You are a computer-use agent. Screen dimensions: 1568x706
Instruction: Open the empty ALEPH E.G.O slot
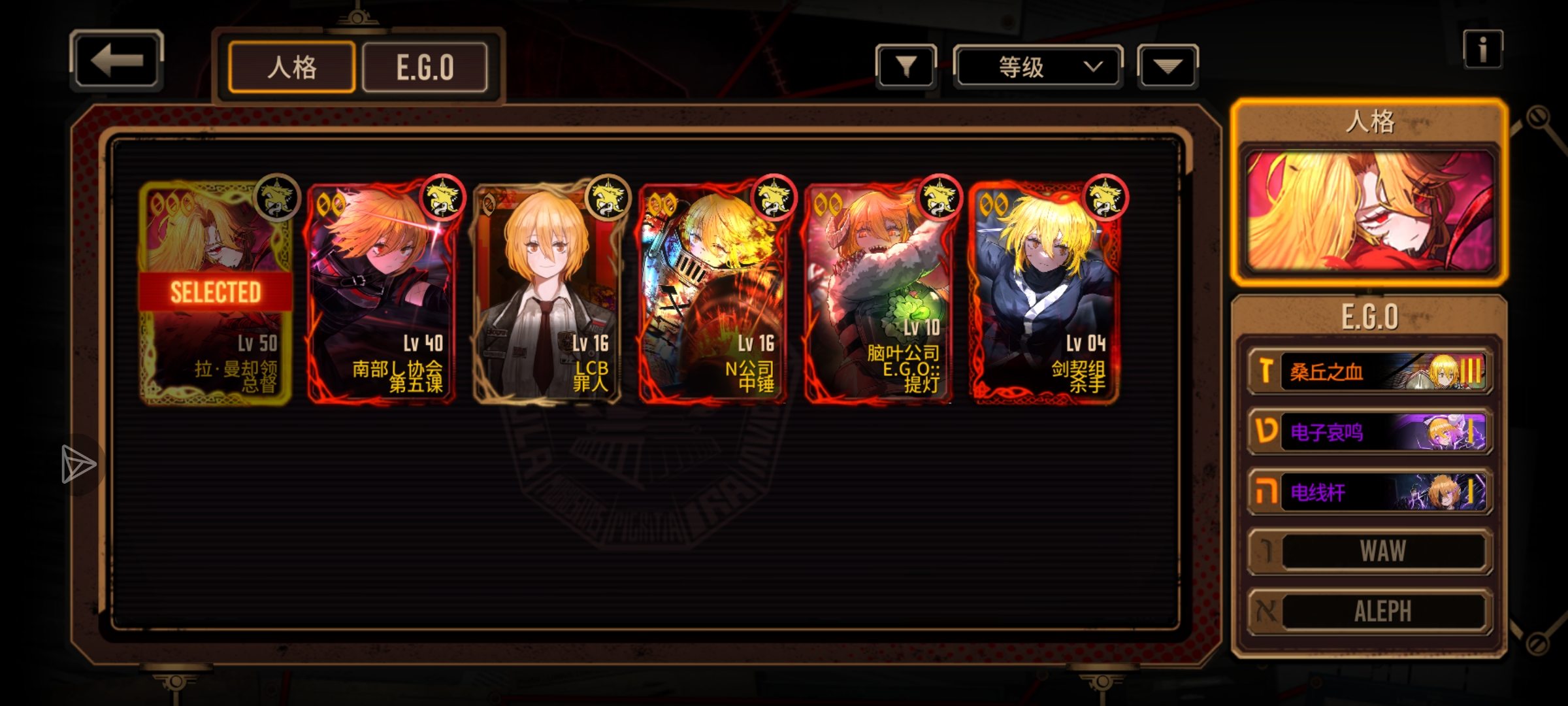coord(1370,612)
